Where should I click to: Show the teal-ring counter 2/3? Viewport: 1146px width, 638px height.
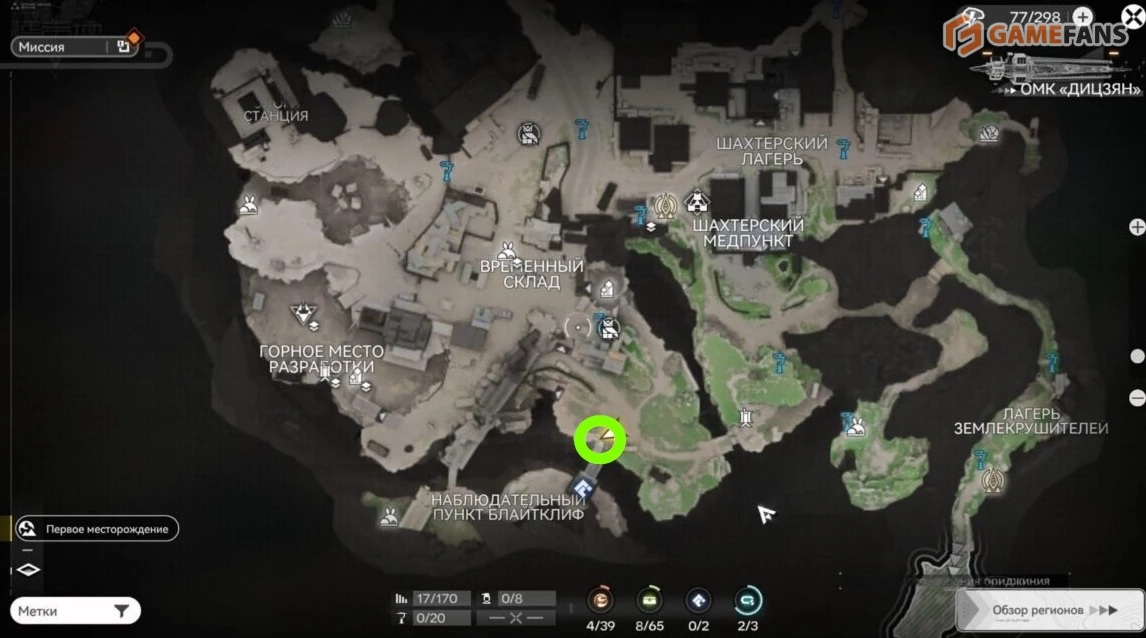click(x=746, y=600)
